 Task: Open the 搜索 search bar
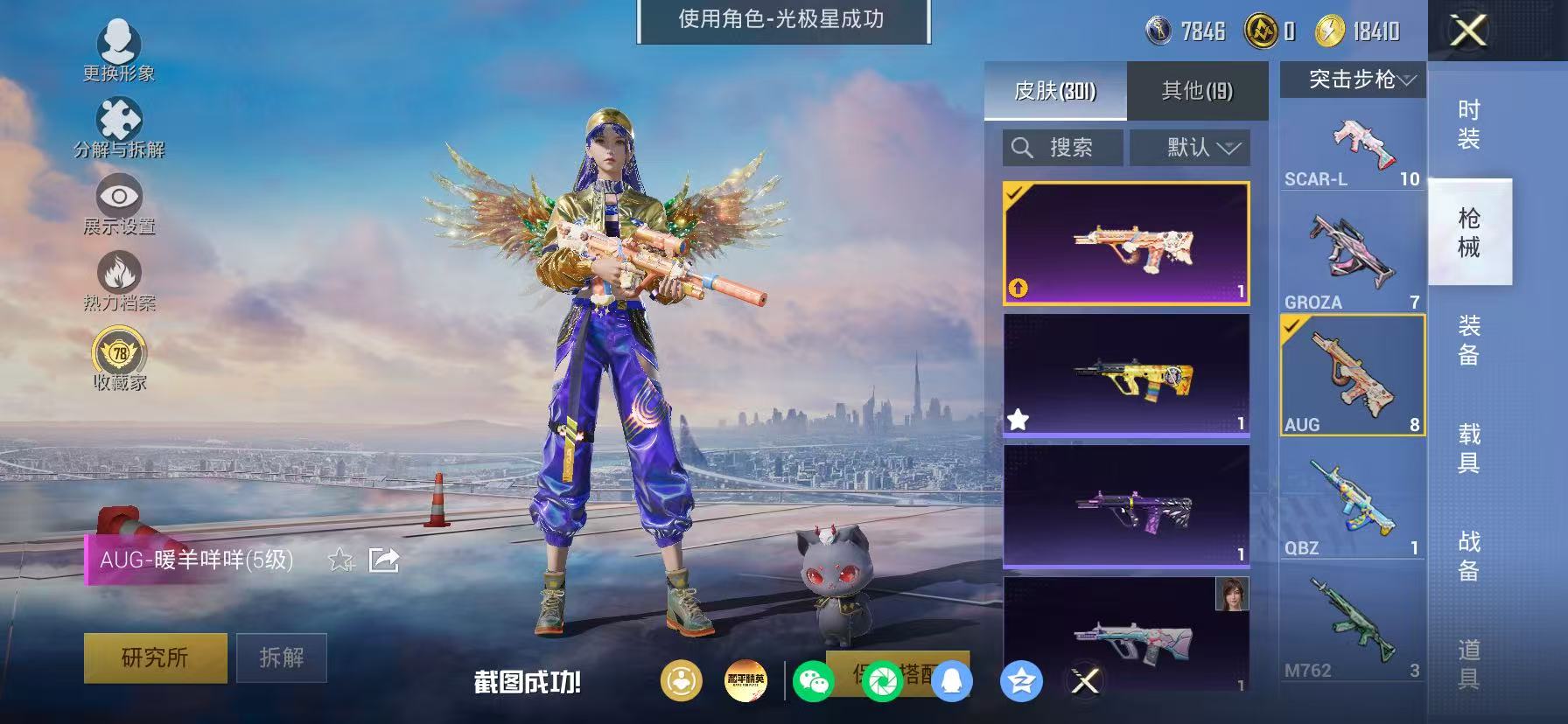click(1061, 147)
